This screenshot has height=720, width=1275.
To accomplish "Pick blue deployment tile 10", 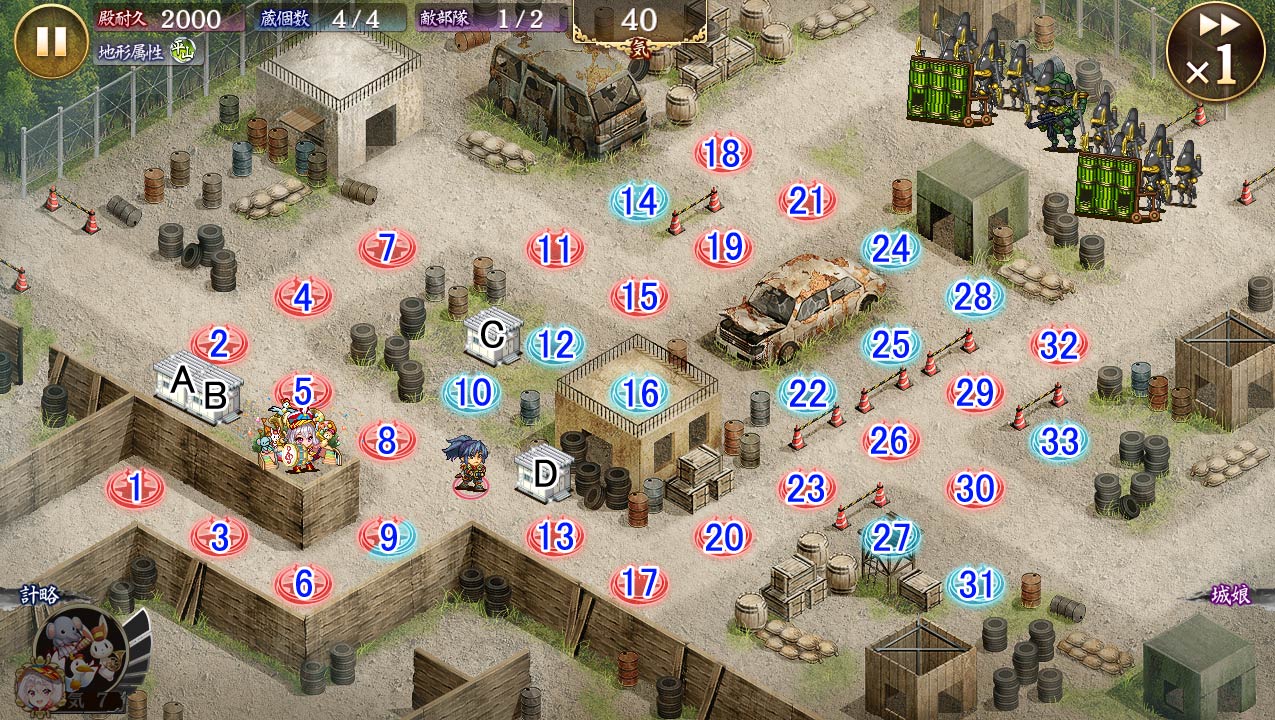I will pyautogui.click(x=471, y=393).
